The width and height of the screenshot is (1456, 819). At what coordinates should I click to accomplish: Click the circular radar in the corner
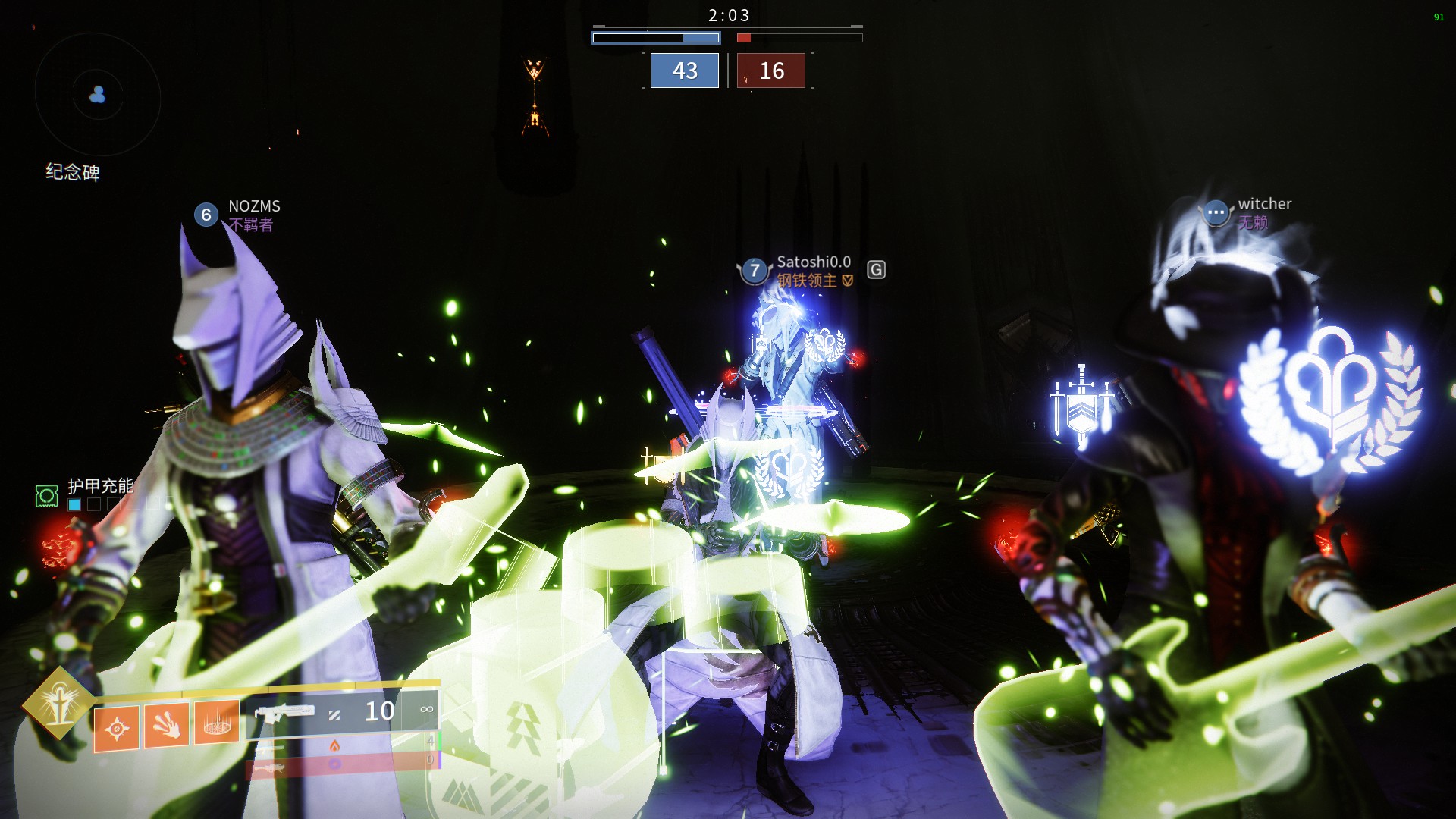tap(97, 95)
